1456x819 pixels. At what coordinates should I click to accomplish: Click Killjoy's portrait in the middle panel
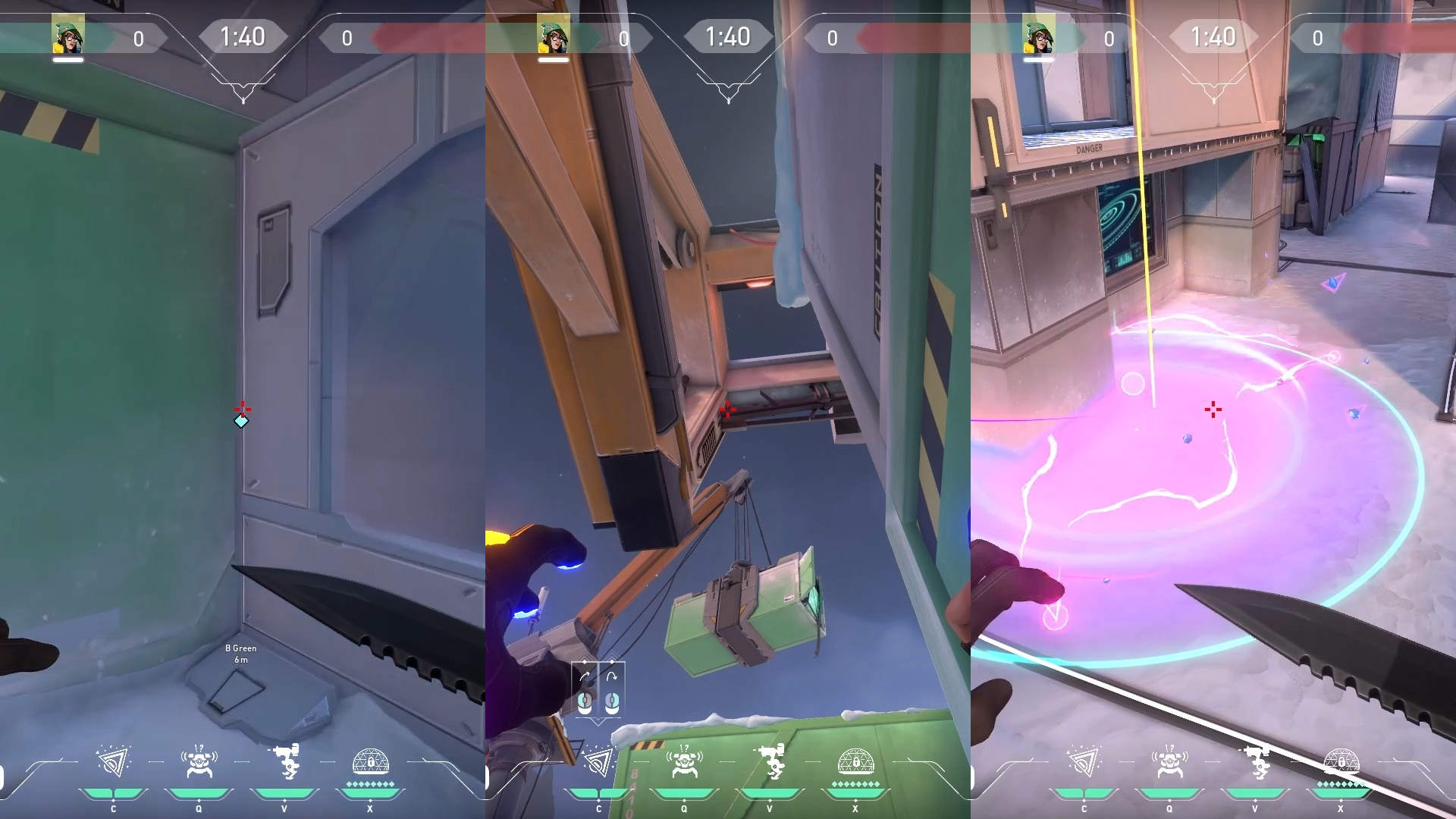point(552,34)
